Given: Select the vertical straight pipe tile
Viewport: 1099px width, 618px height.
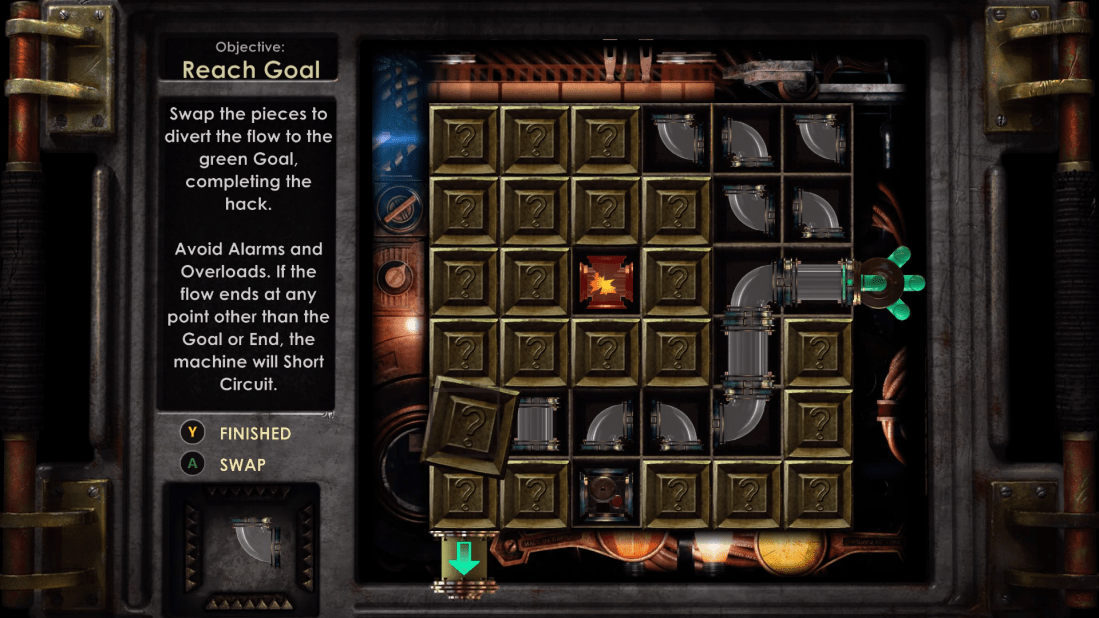Looking at the screenshot, I should (x=747, y=353).
